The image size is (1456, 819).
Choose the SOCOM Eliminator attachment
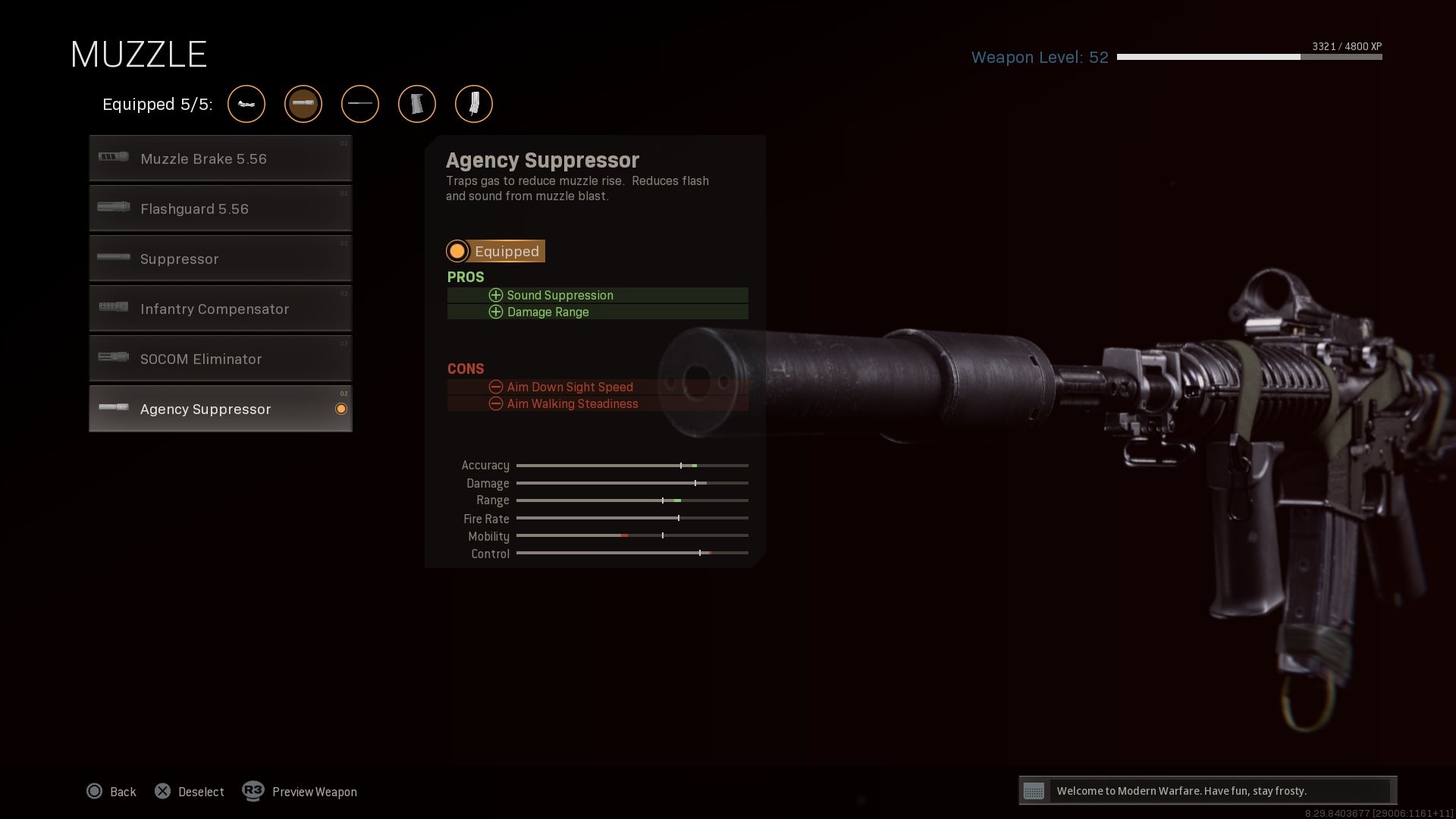[220, 359]
